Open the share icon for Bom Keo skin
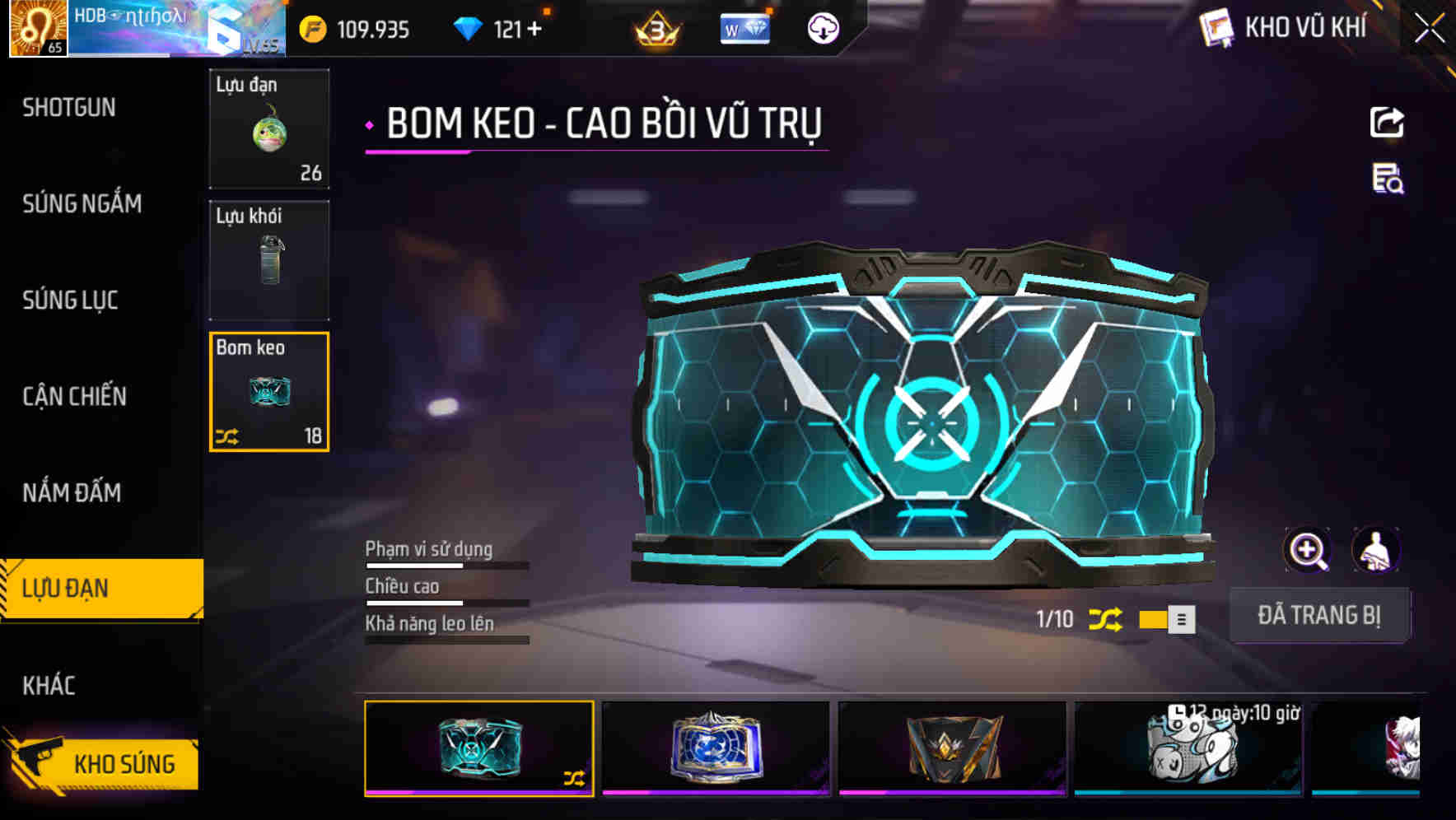The width and height of the screenshot is (1456, 820). 1388,122
